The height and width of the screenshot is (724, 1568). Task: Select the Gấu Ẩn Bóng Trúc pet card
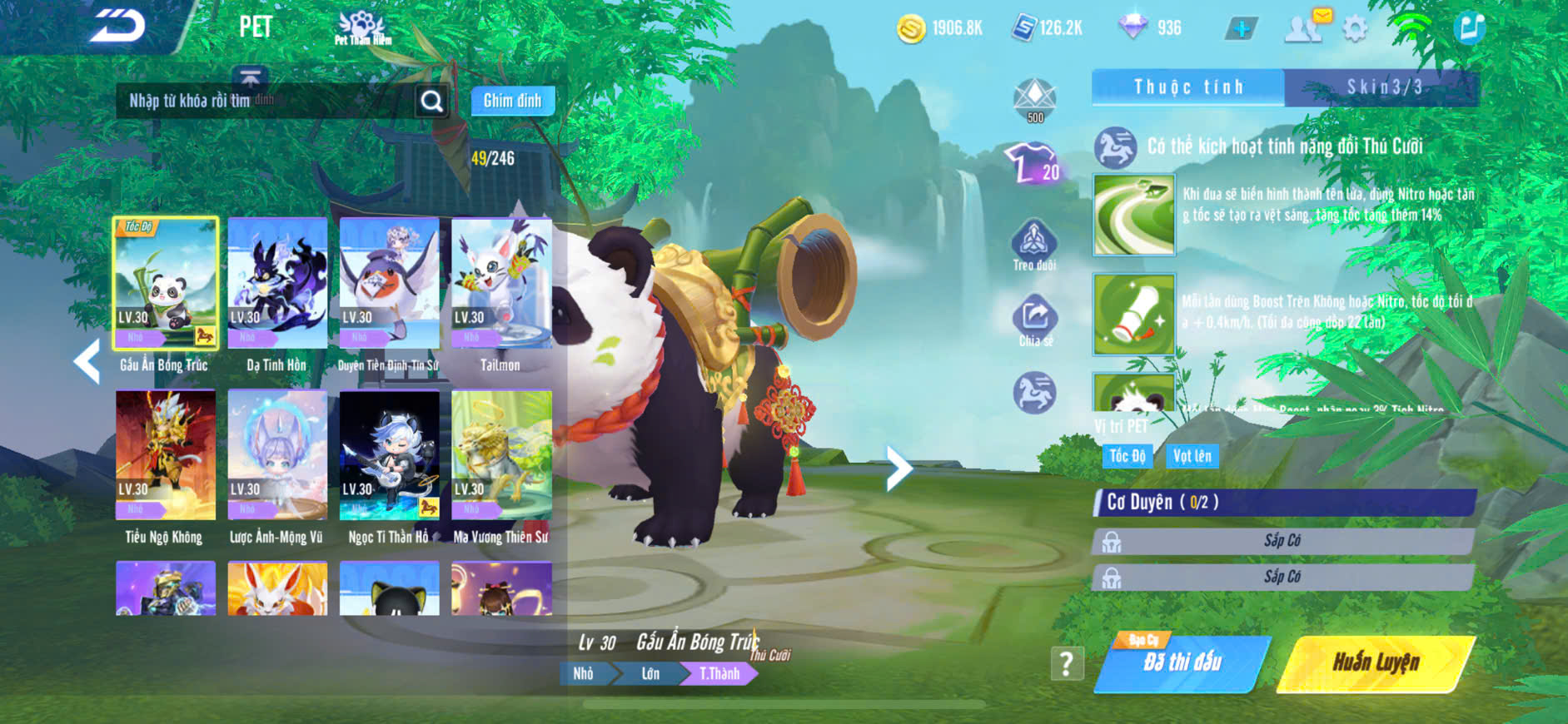pyautogui.click(x=166, y=283)
